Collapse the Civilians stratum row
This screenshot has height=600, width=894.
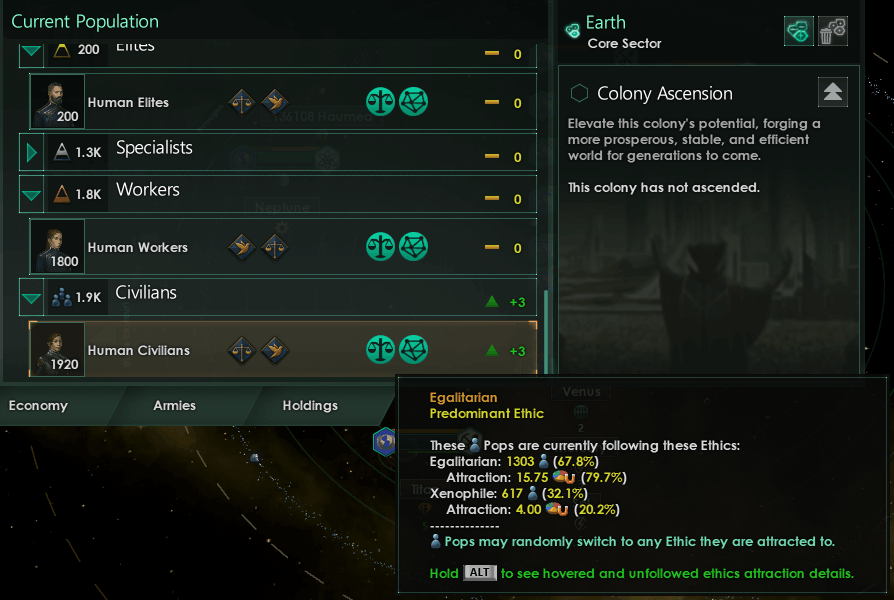tap(32, 297)
